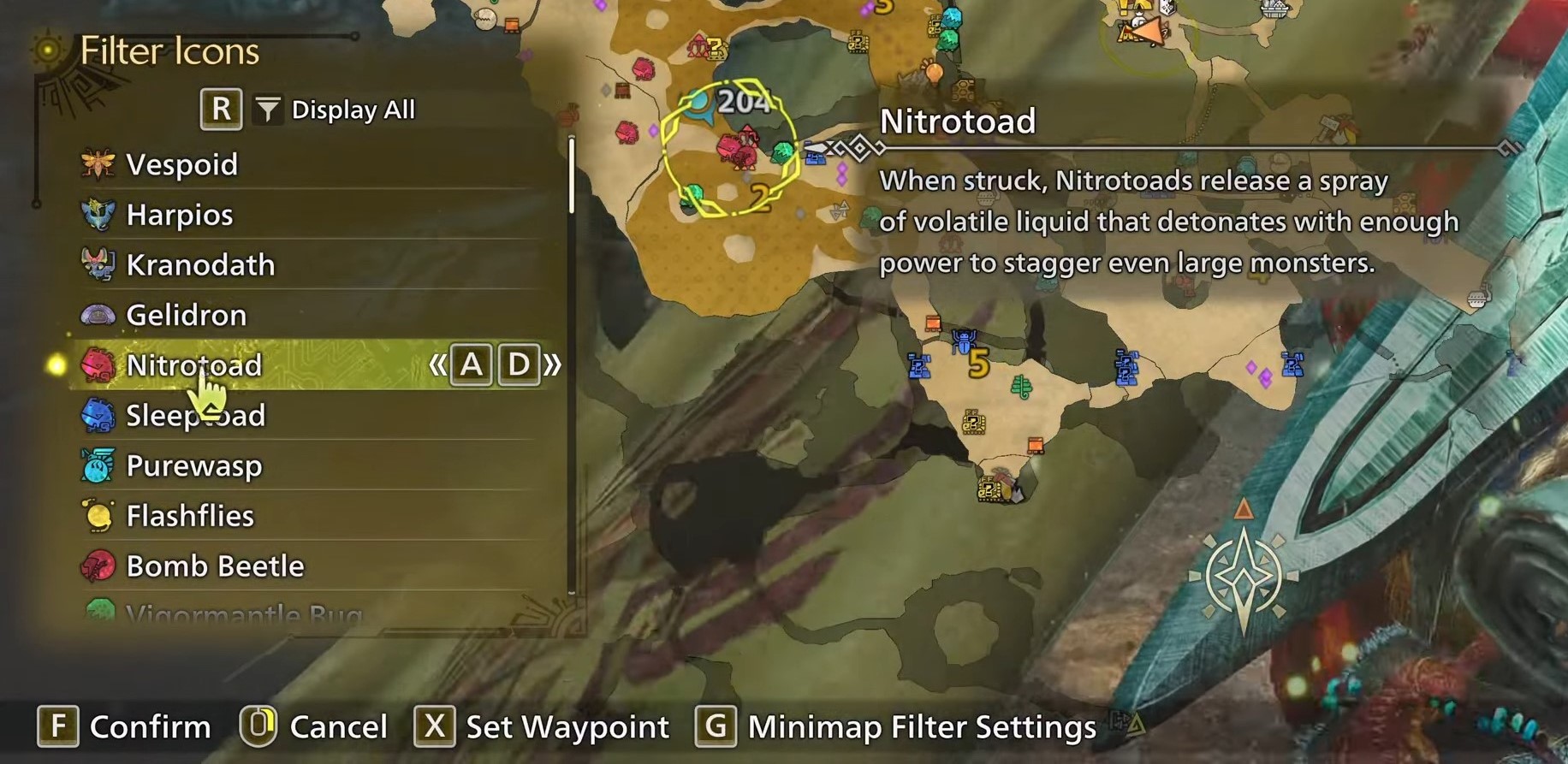The image size is (1568, 764).
Task: Select the Bomb Beetle icon
Action: pos(100,566)
